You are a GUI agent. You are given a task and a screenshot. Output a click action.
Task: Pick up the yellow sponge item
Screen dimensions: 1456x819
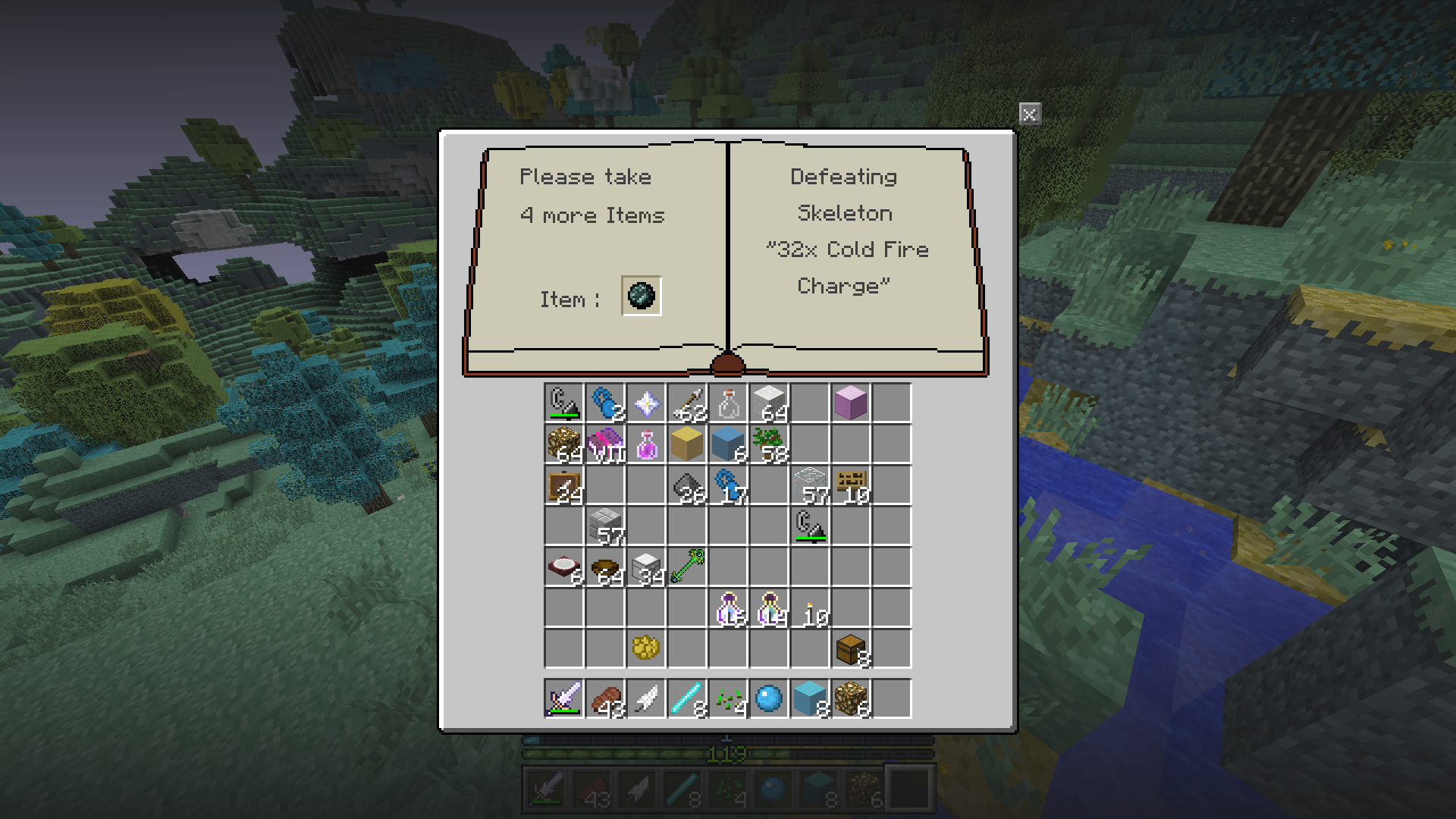pyautogui.click(x=646, y=648)
